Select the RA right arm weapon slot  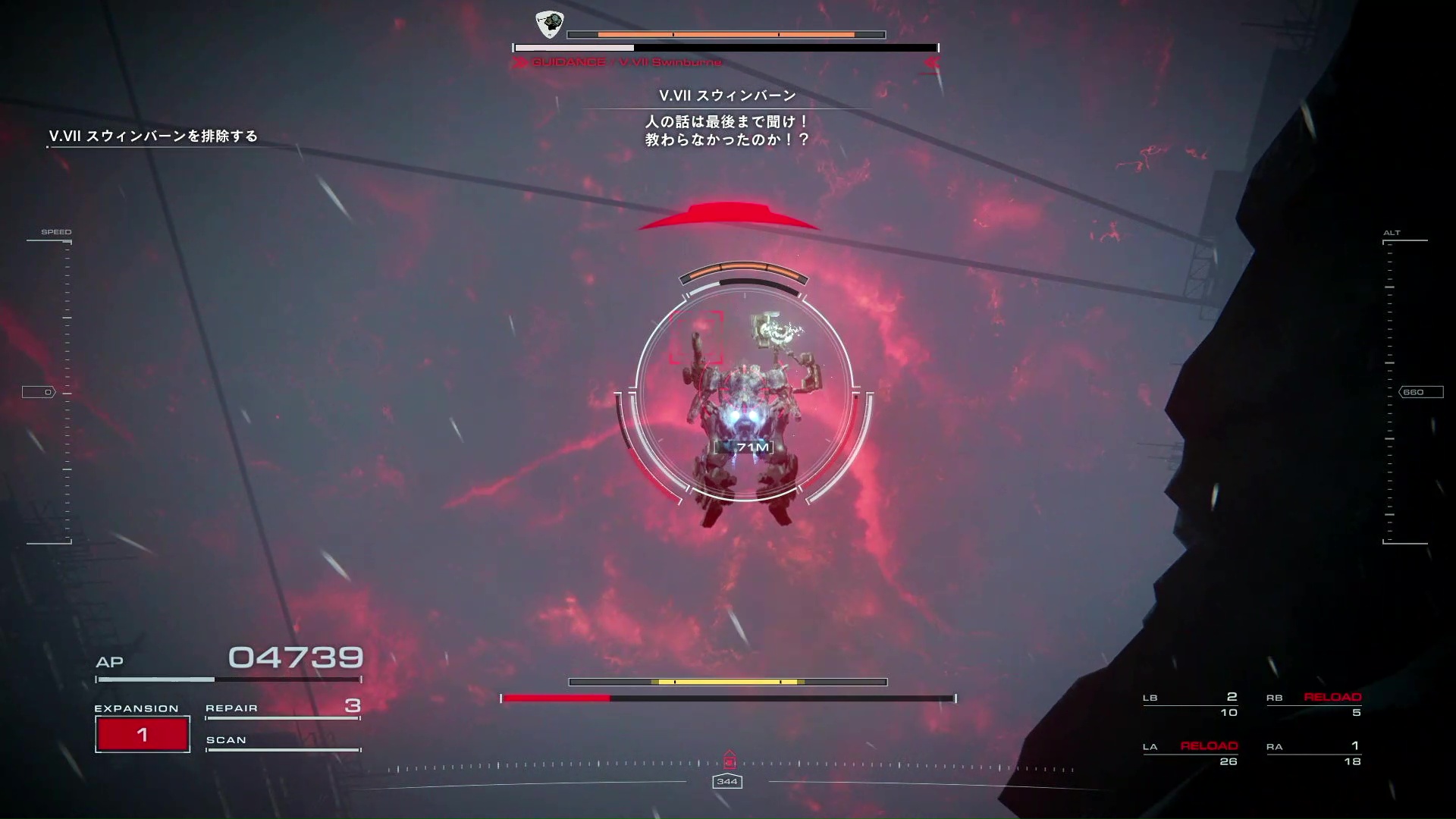[x=1313, y=753]
